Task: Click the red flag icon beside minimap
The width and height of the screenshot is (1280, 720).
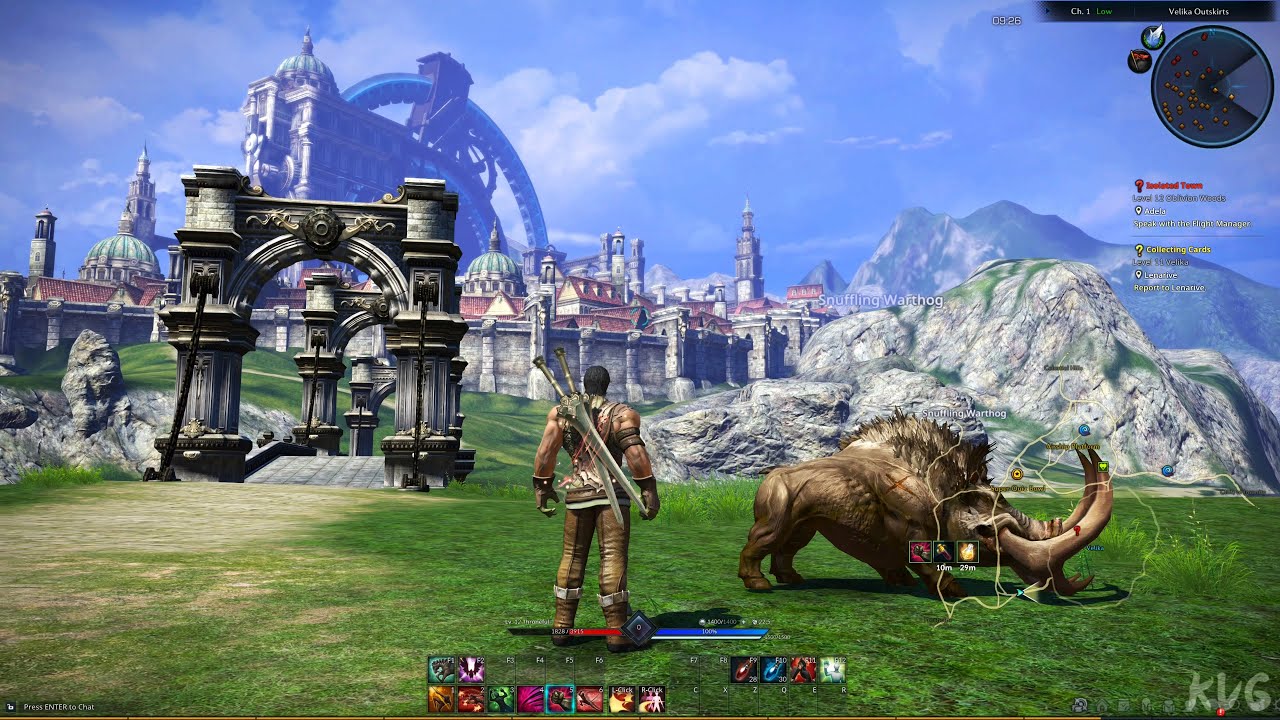Action: [x=1140, y=62]
